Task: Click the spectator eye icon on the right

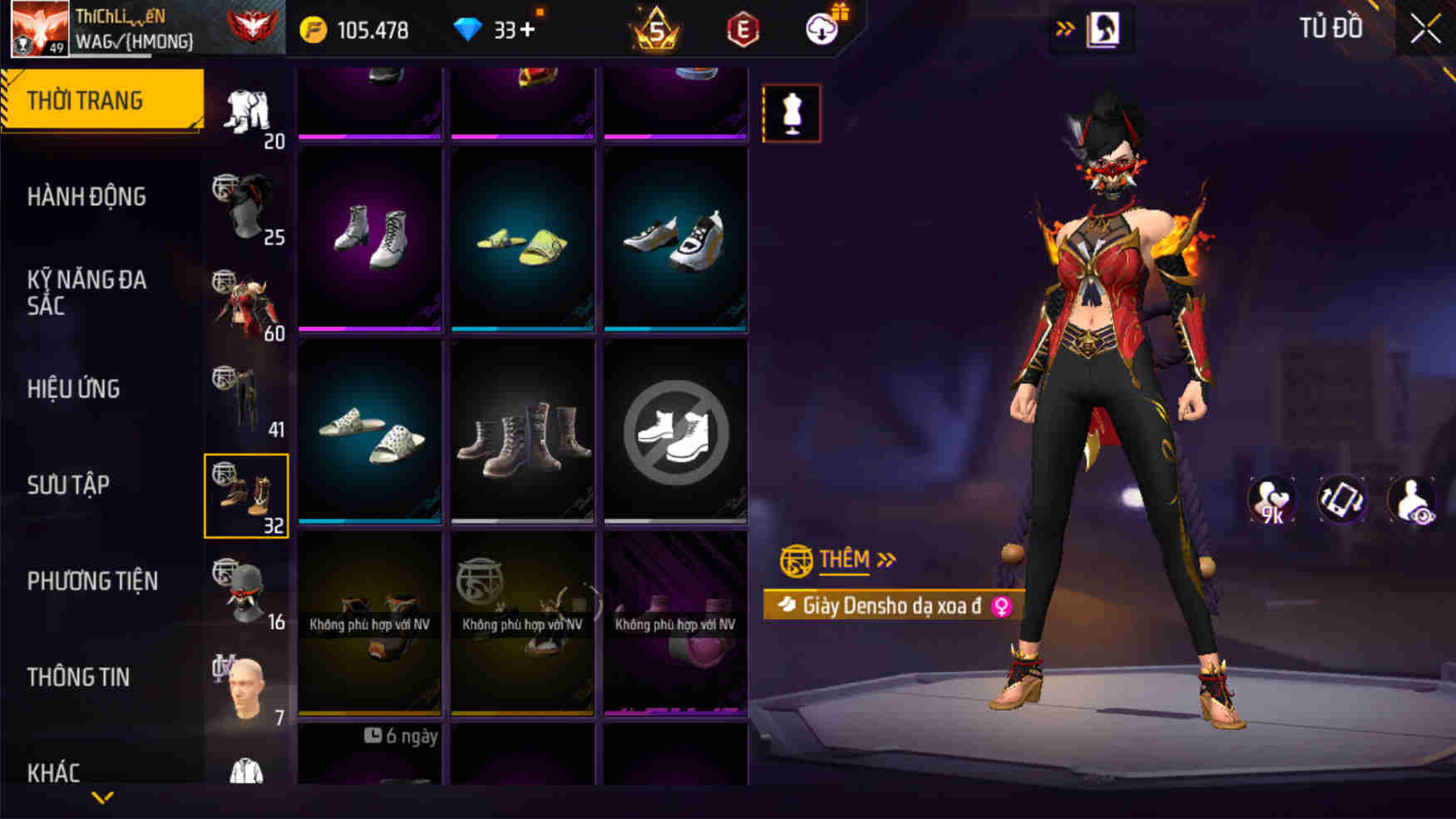Action: (1416, 498)
